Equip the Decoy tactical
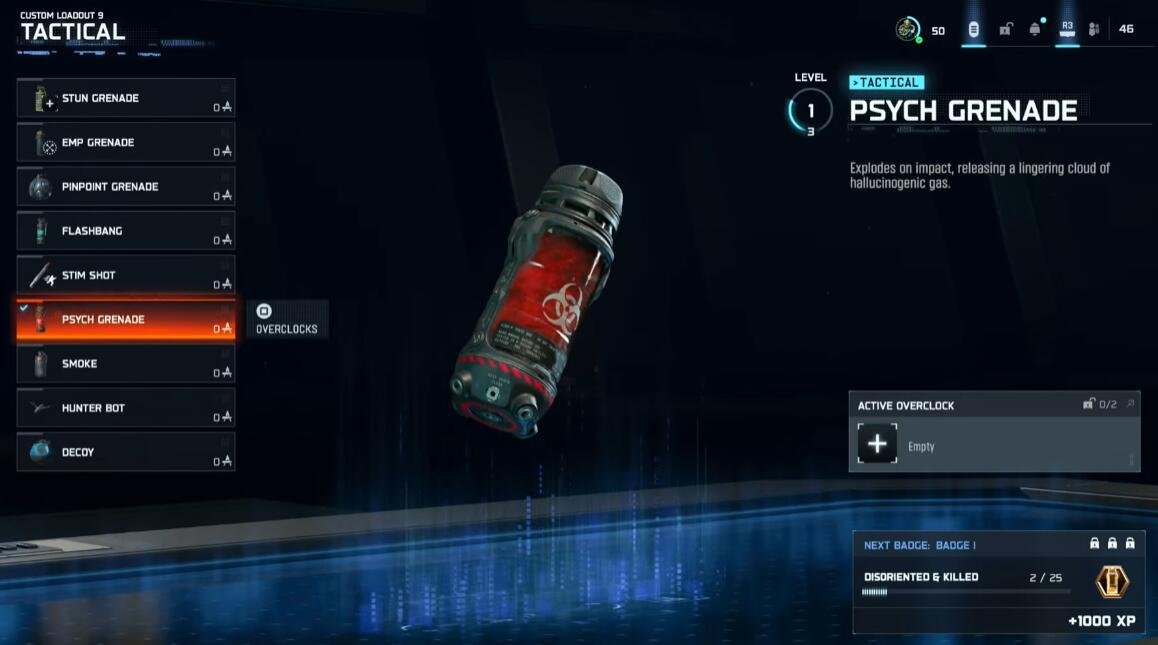1158x645 pixels. click(x=126, y=452)
